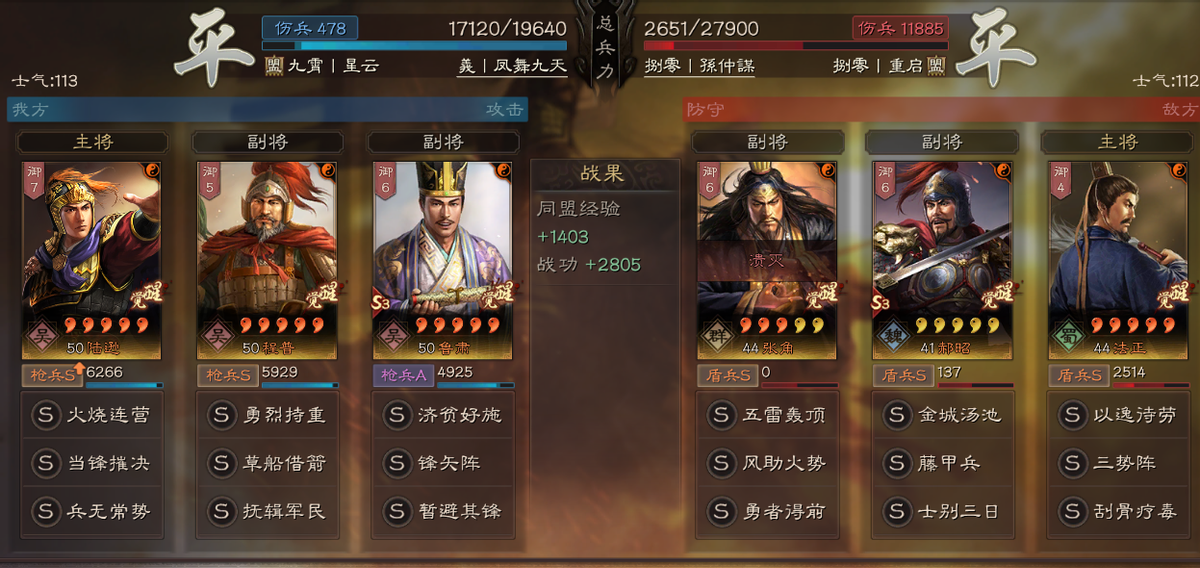
Task: Open the 五雷轰顶 skill
Action: coord(766,415)
